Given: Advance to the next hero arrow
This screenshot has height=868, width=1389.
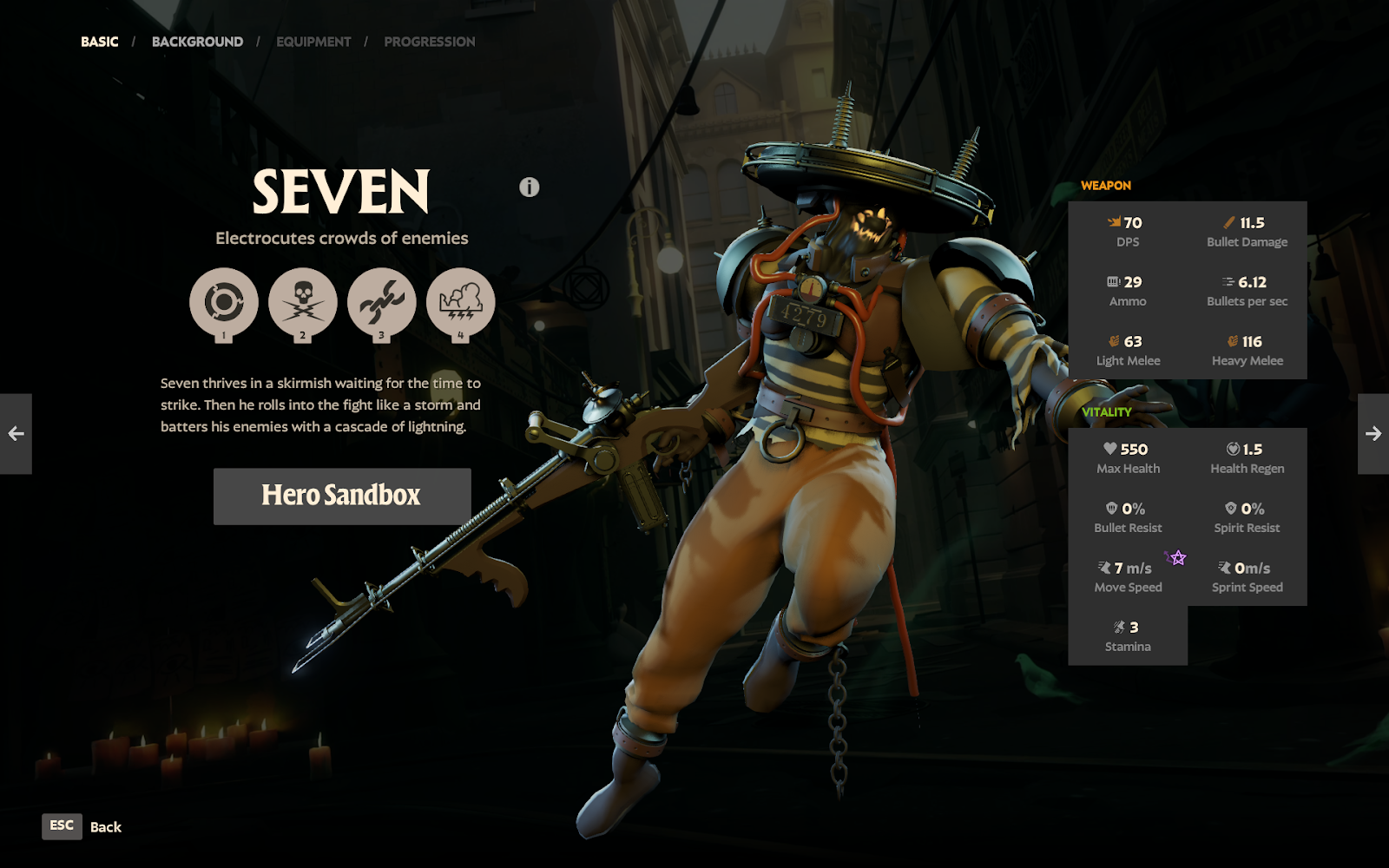Looking at the screenshot, I should click(1373, 434).
